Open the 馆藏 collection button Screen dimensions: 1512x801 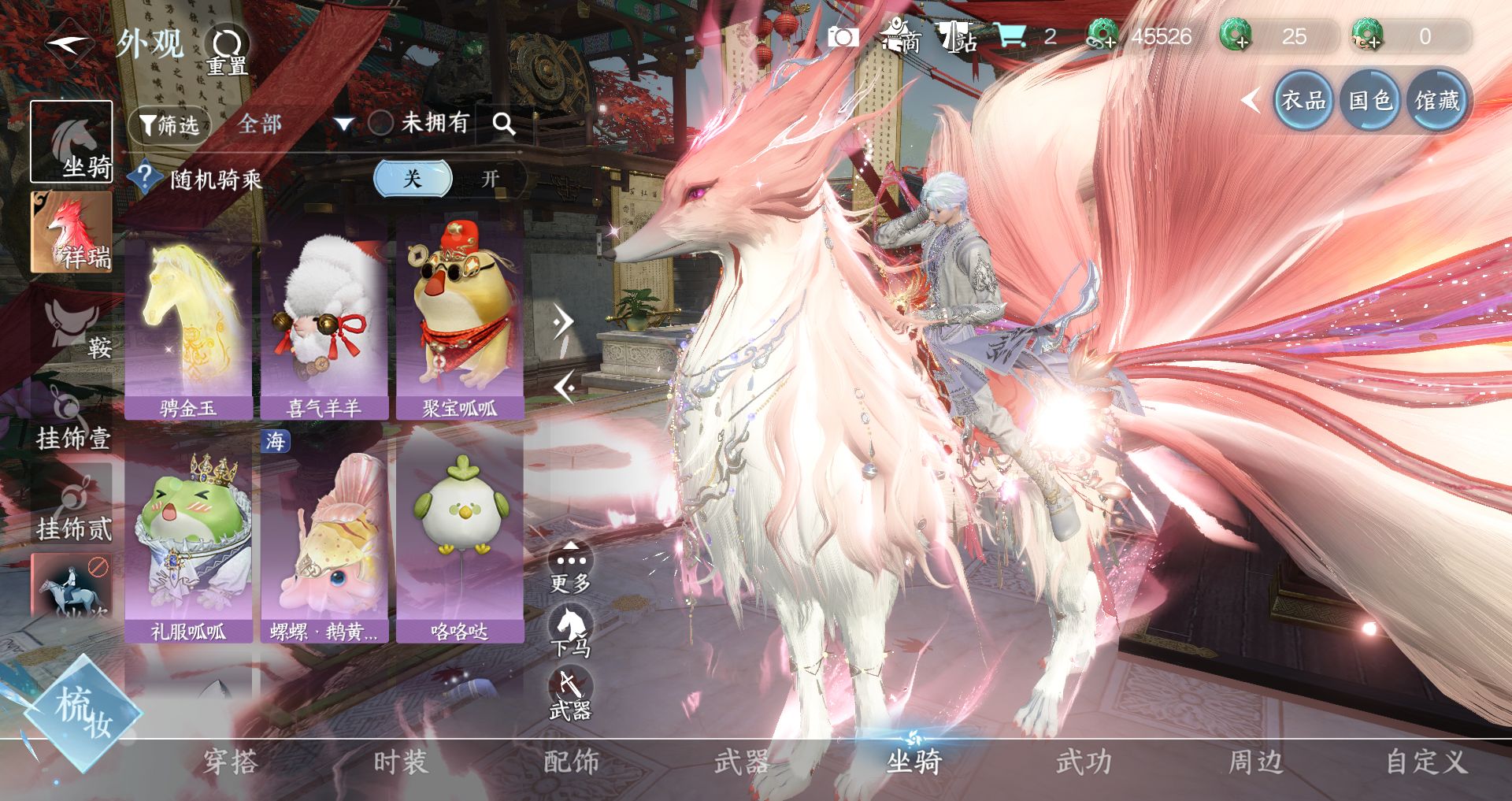click(1436, 101)
